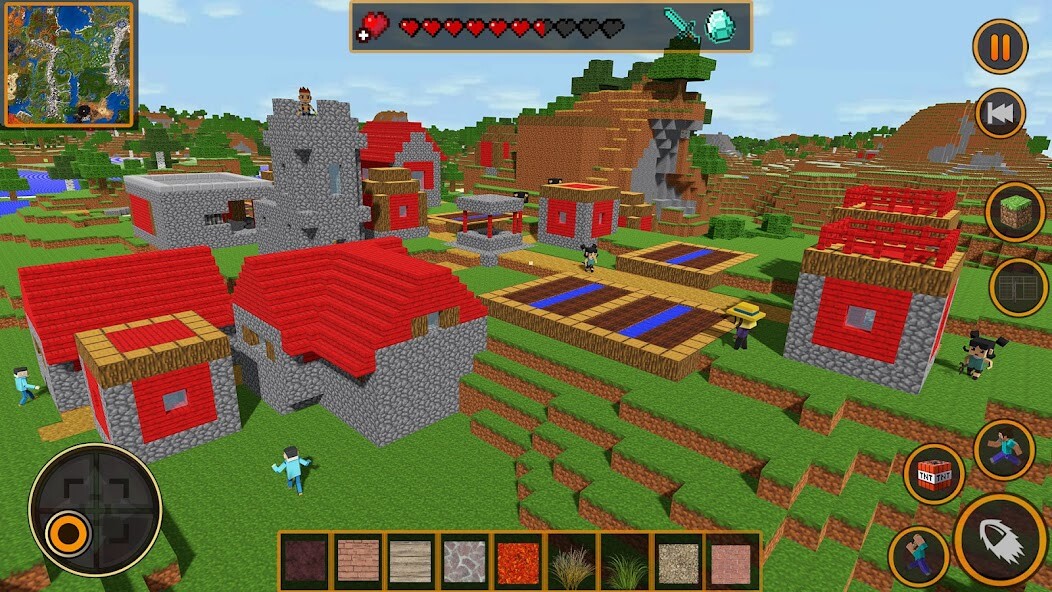
Task: Tap the grid window icon button
Action: point(1019,287)
